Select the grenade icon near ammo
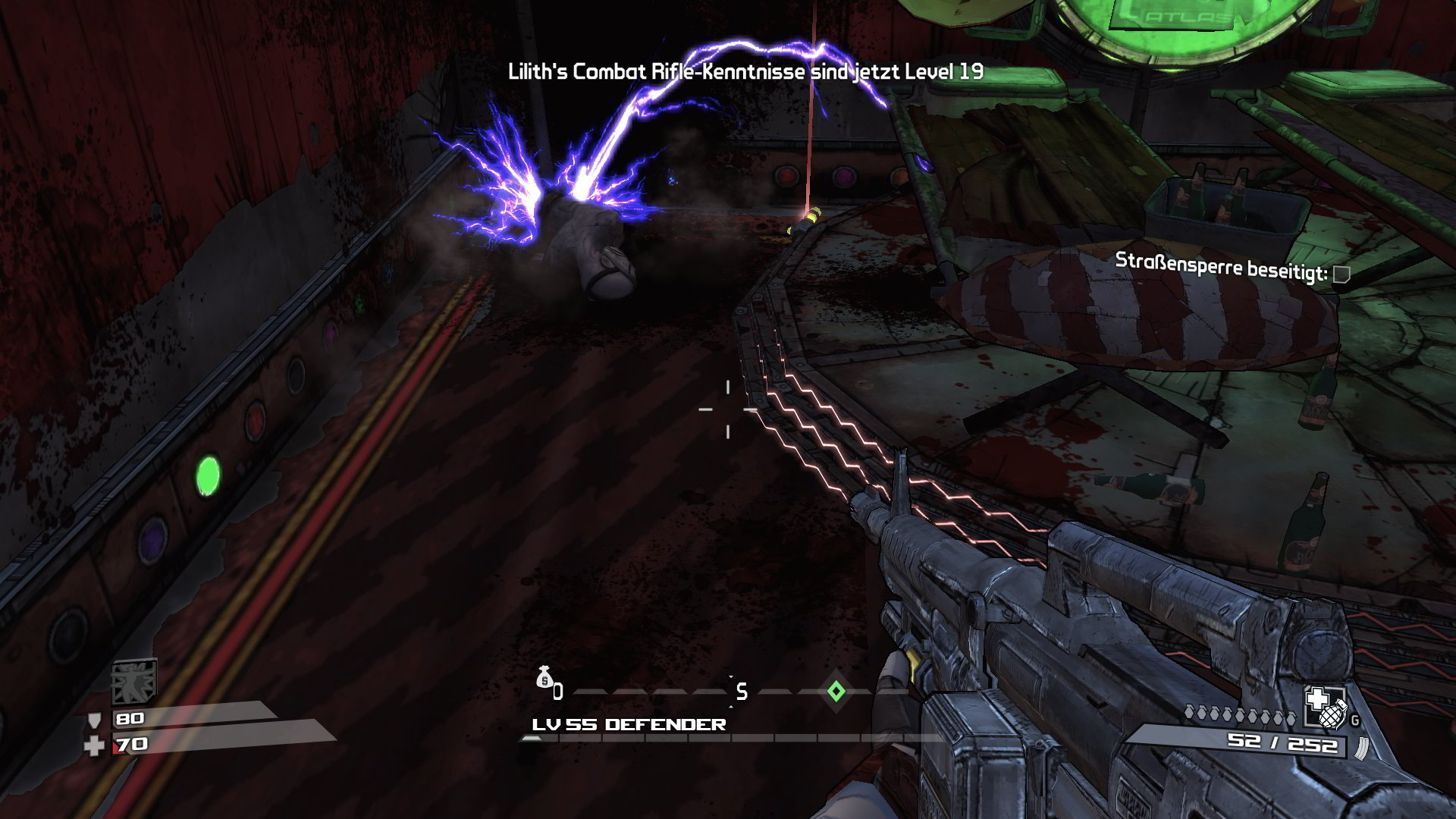The width and height of the screenshot is (1456, 819). (x=1332, y=715)
